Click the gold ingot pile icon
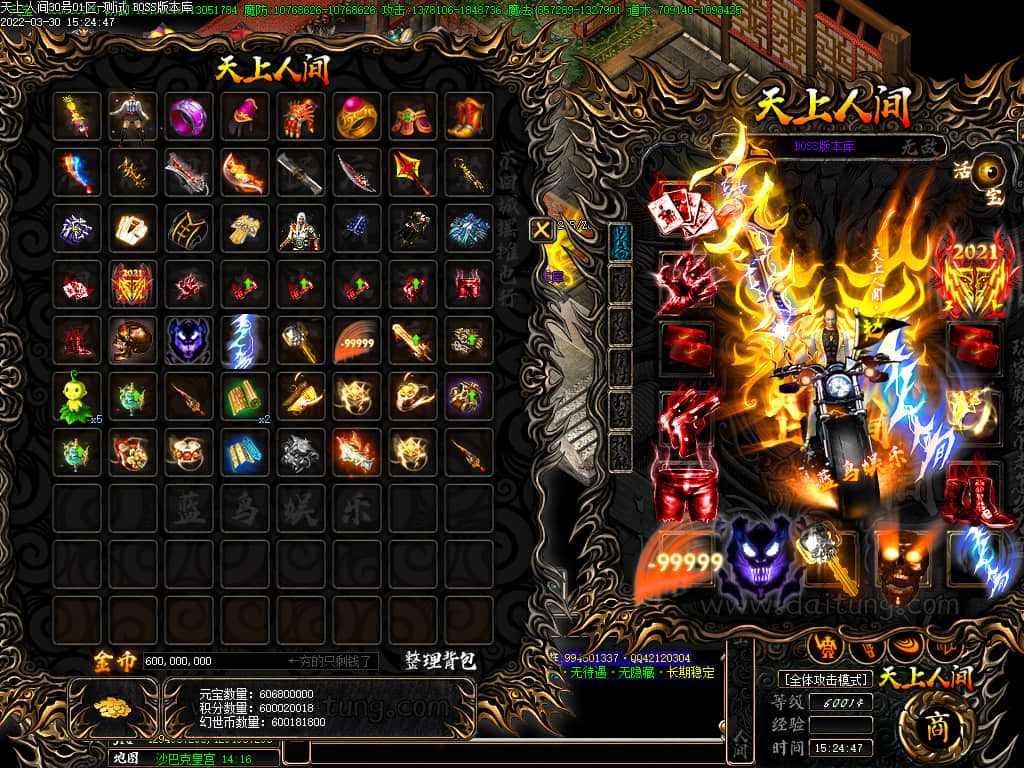This screenshot has height=768, width=1024. [112, 706]
